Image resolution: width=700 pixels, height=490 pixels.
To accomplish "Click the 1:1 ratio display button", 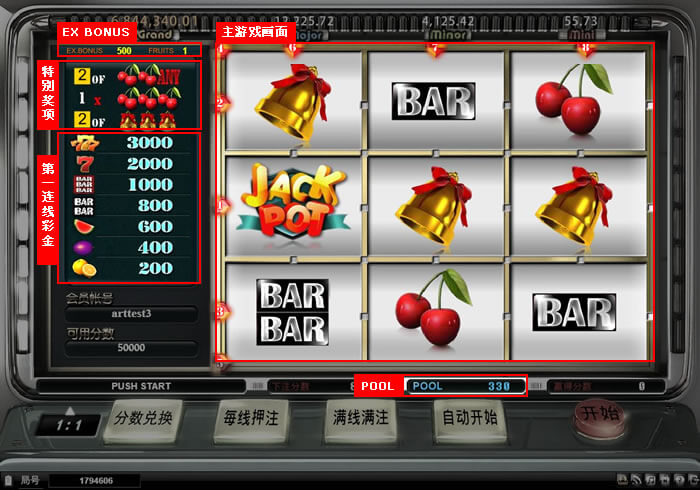I will [x=68, y=425].
